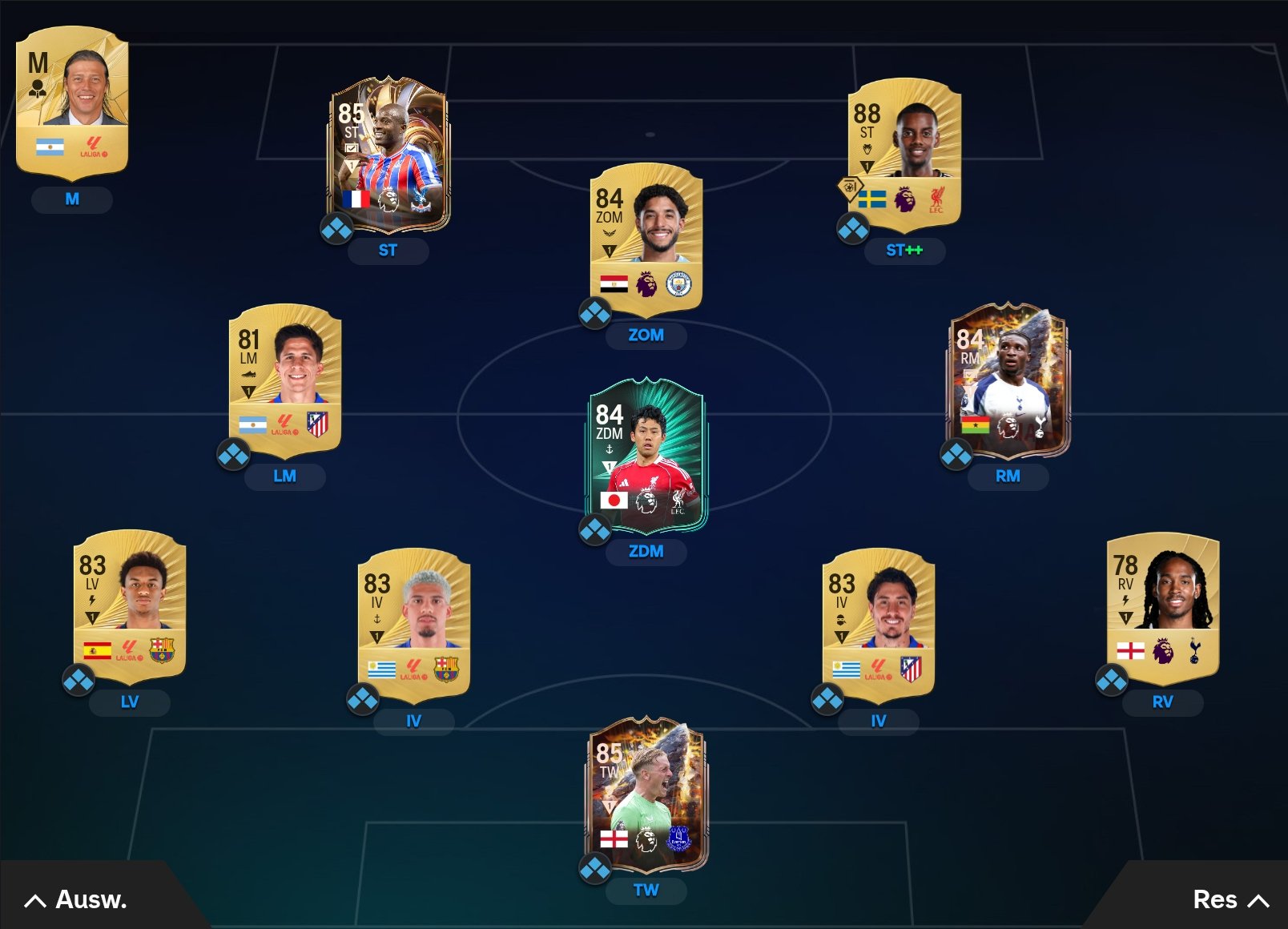Pick the 85 TW Everton goalkeeper card

(x=646, y=794)
